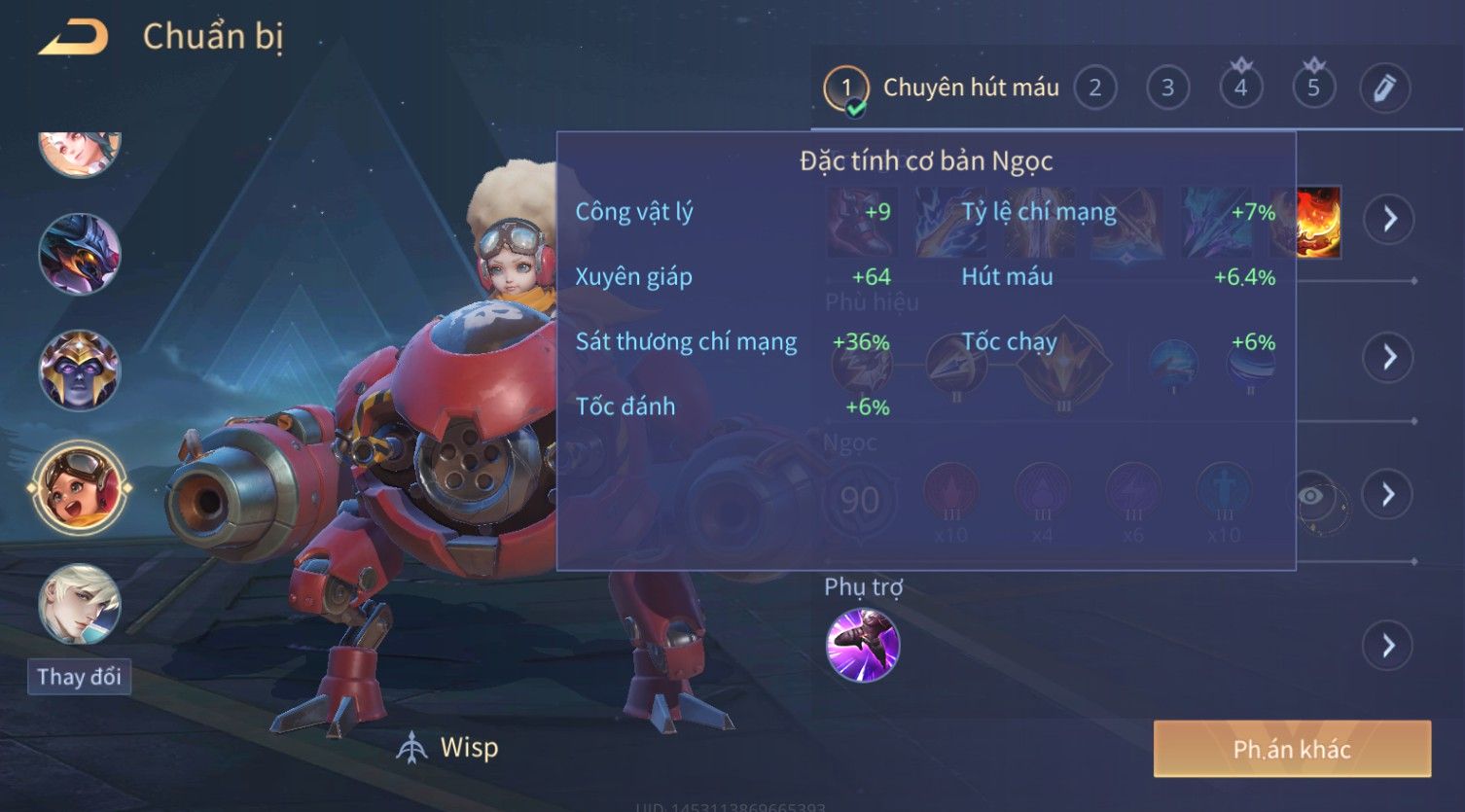1465x812 pixels.
Task: Select the dark blue armored hero portrait
Action: pyautogui.click(x=80, y=254)
